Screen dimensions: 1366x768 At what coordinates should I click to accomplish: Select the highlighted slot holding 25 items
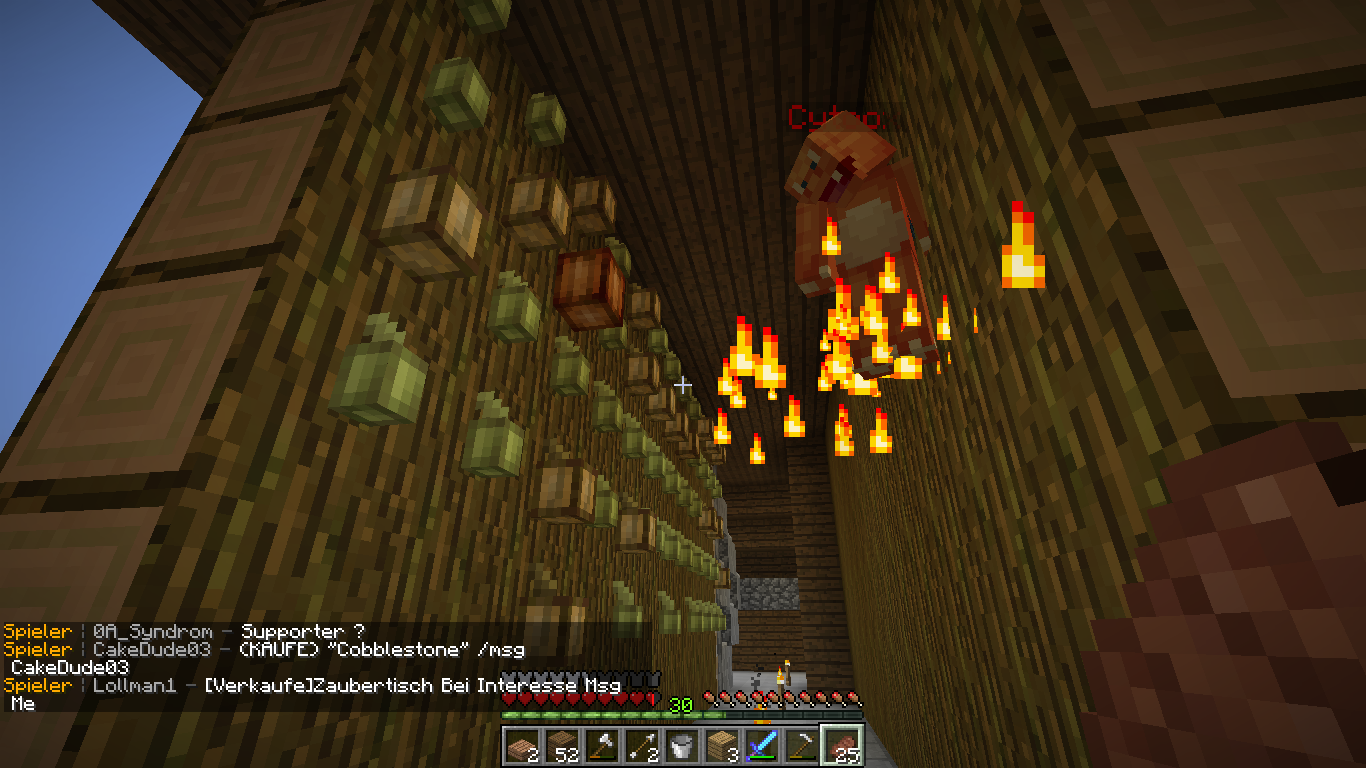pyautogui.click(x=841, y=745)
